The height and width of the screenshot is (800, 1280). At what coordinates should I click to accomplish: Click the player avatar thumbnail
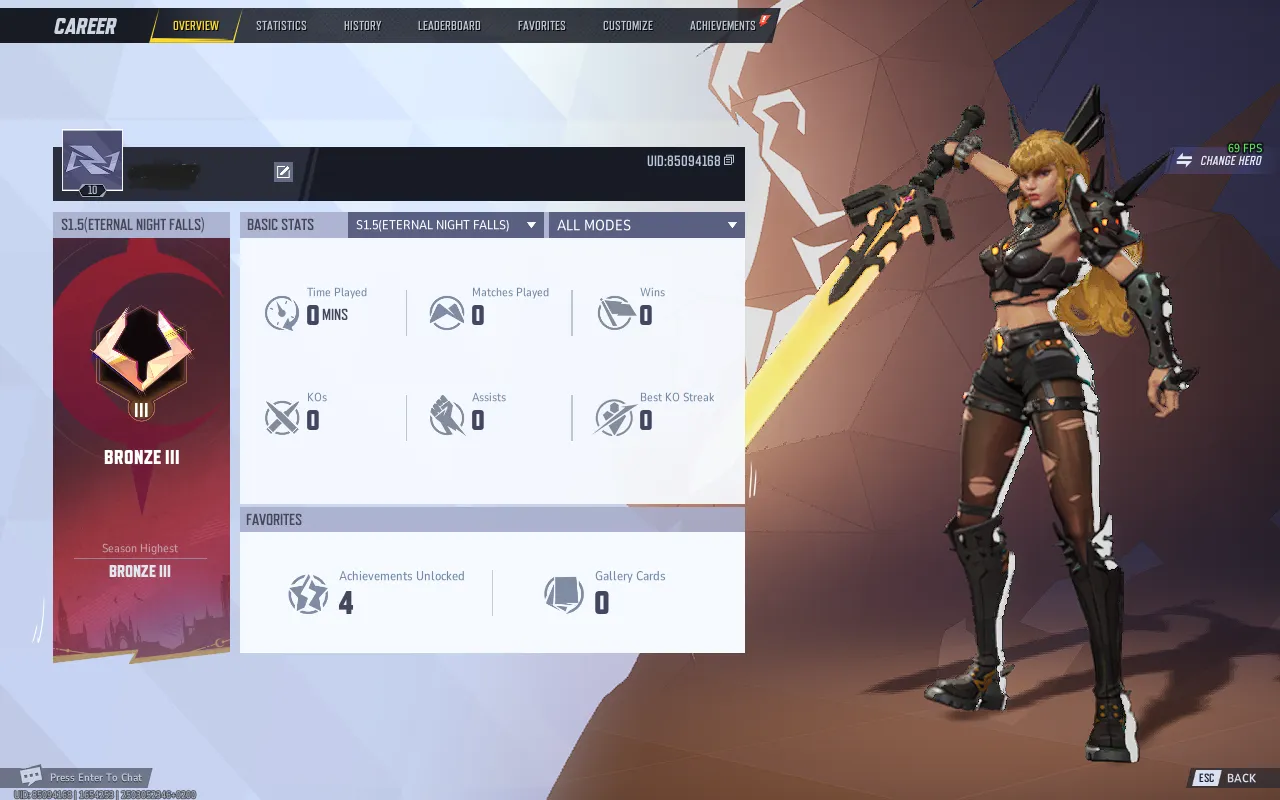pos(93,159)
